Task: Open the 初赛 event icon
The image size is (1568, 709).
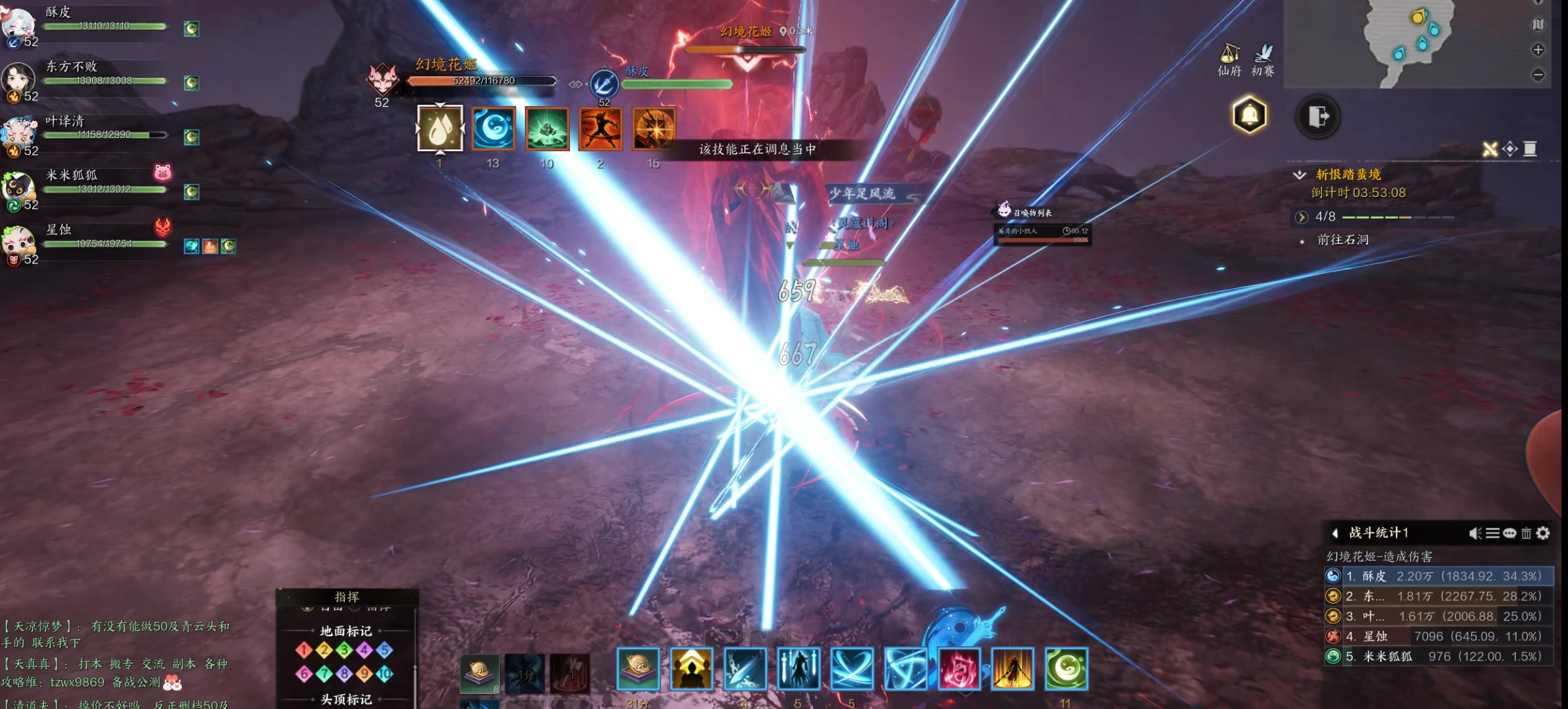Action: pyautogui.click(x=1263, y=59)
